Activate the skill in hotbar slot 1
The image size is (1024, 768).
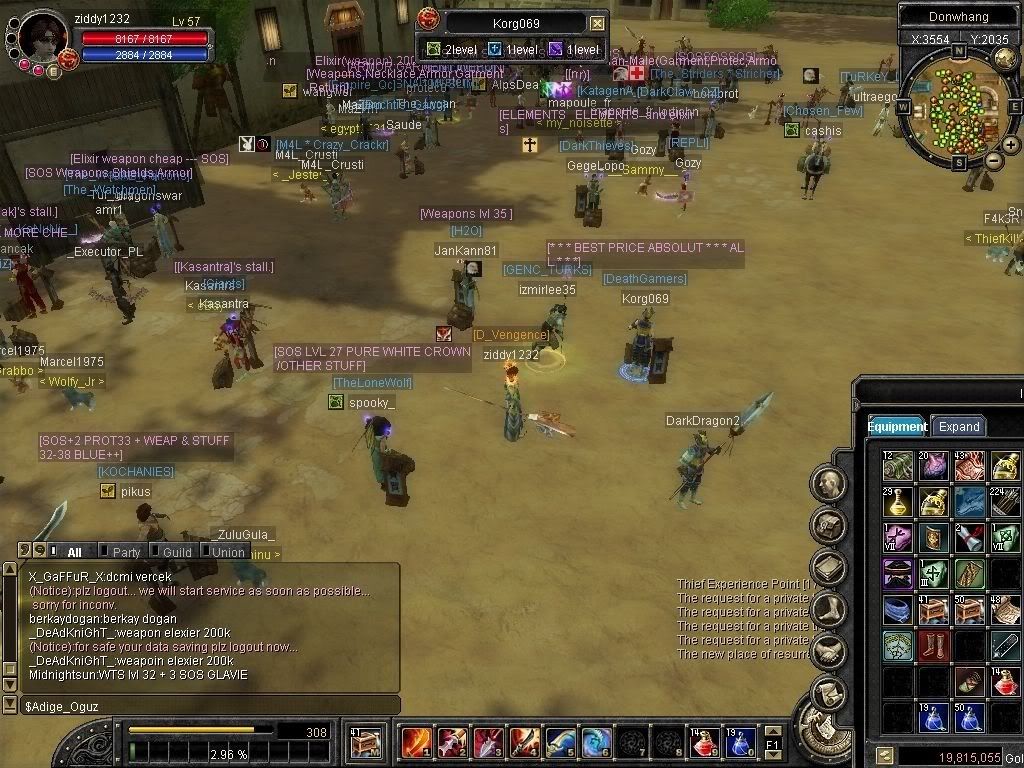point(416,743)
